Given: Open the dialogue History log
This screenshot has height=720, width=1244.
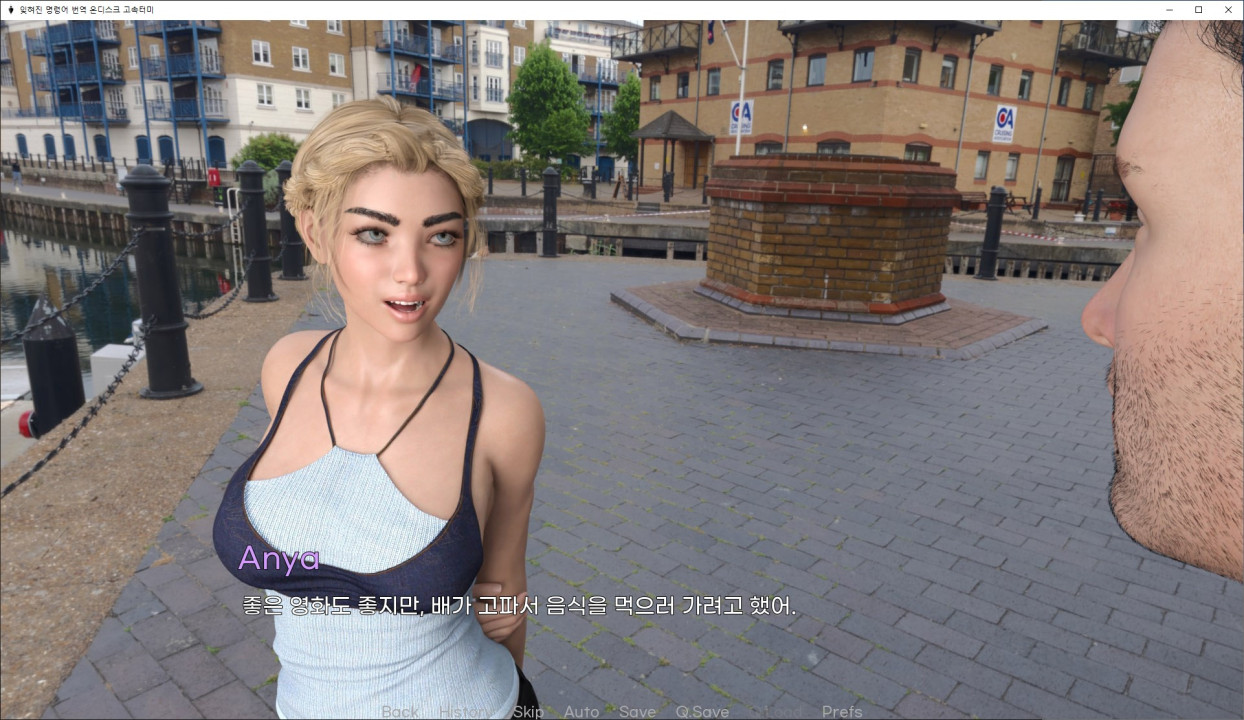Looking at the screenshot, I should click(465, 712).
